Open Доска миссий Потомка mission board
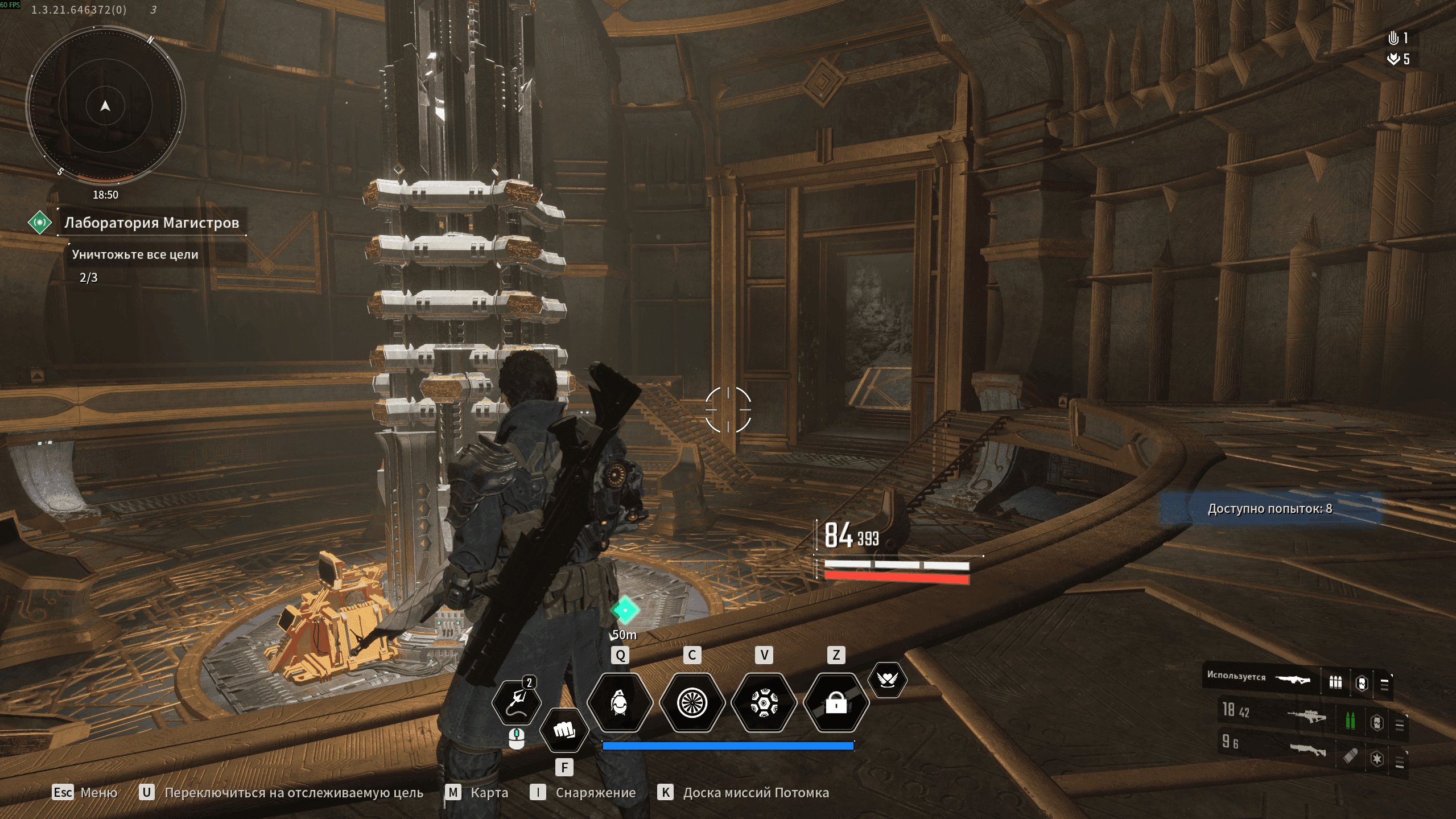This screenshot has width=1456, height=819. [x=744, y=792]
